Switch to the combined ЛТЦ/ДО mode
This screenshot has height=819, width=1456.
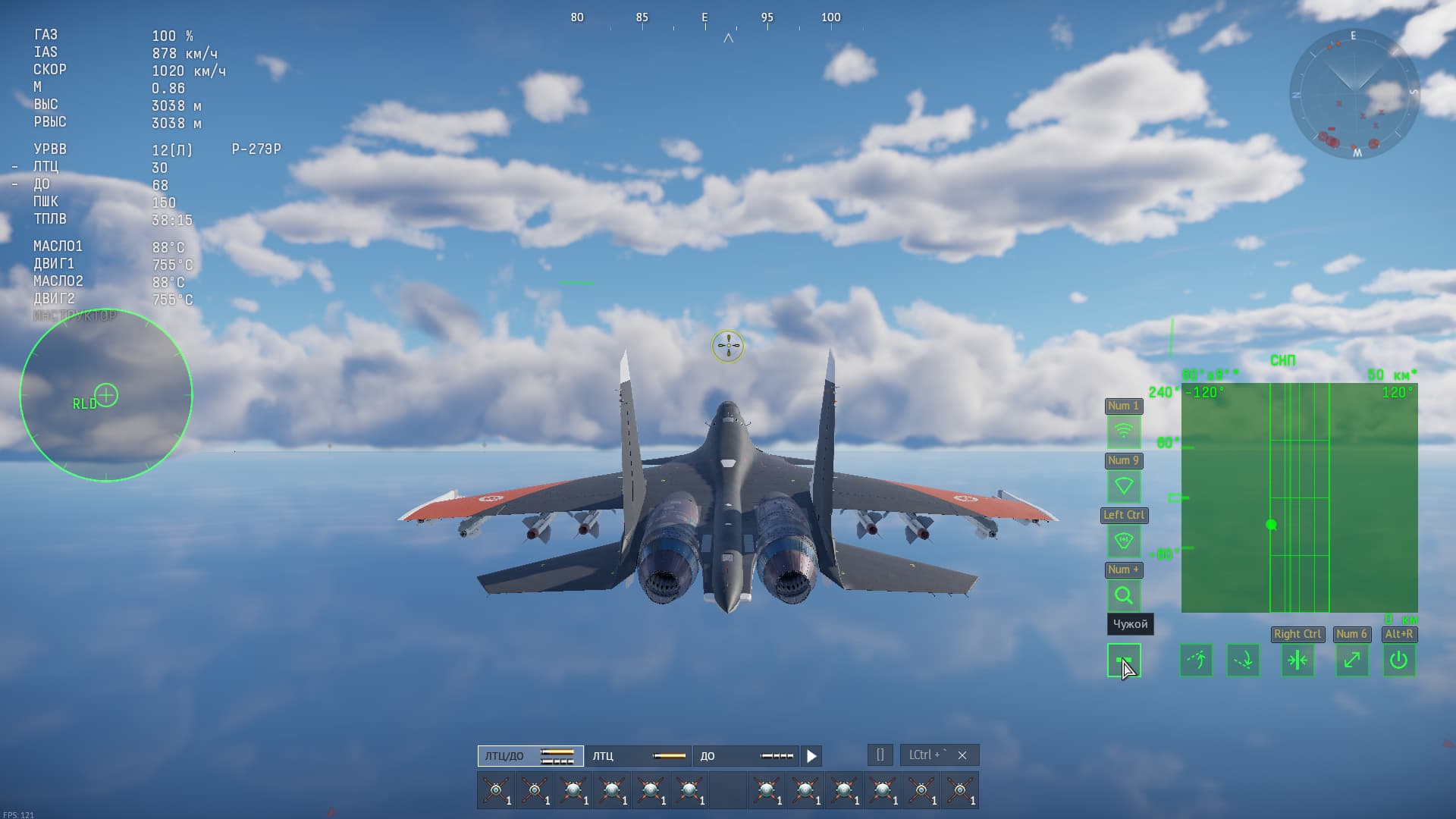pyautogui.click(x=529, y=756)
